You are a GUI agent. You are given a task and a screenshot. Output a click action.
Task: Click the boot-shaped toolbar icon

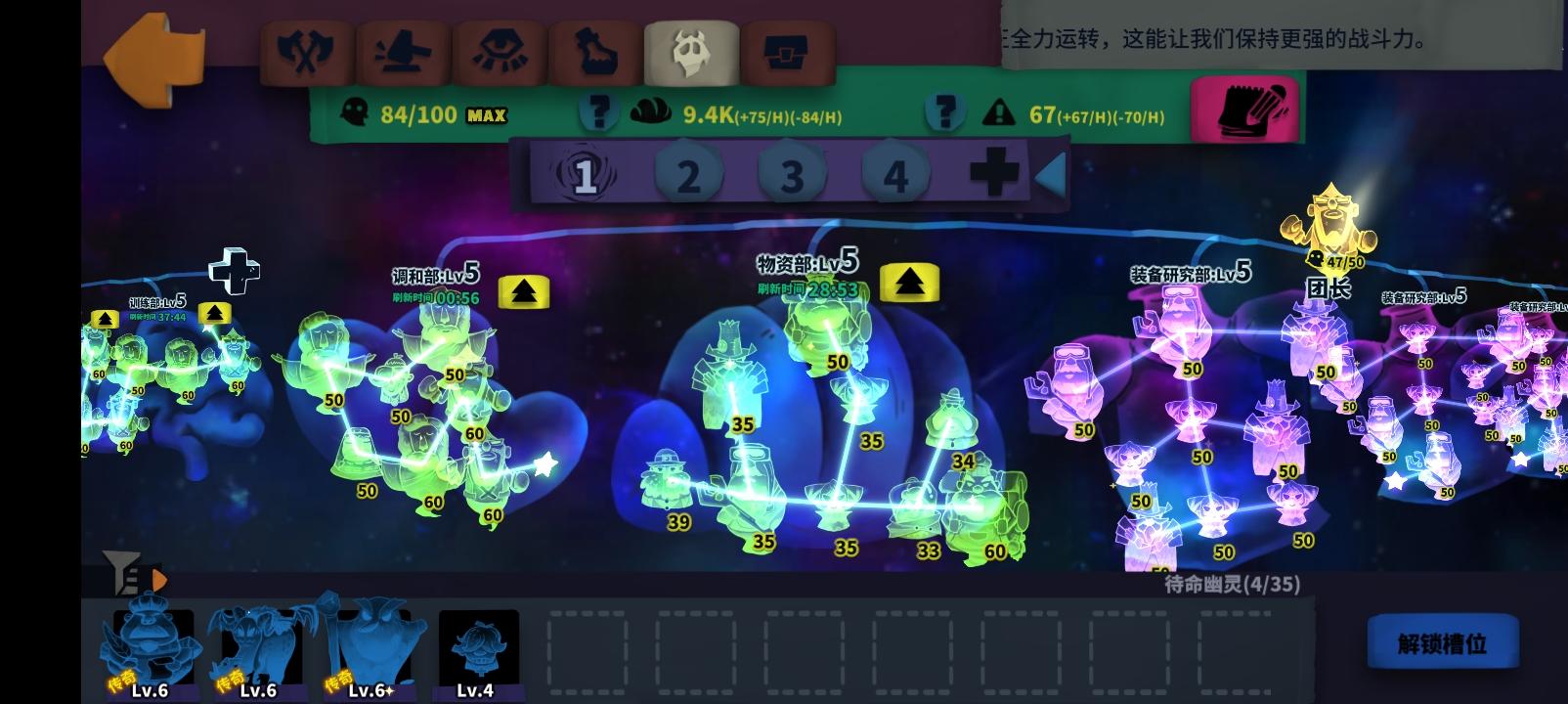593,51
